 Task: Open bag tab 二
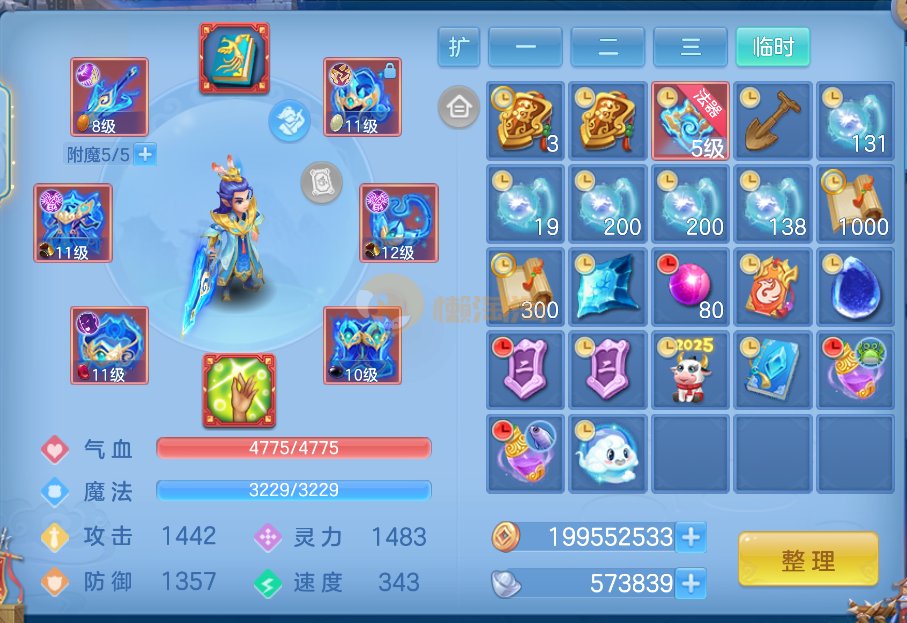tap(607, 46)
